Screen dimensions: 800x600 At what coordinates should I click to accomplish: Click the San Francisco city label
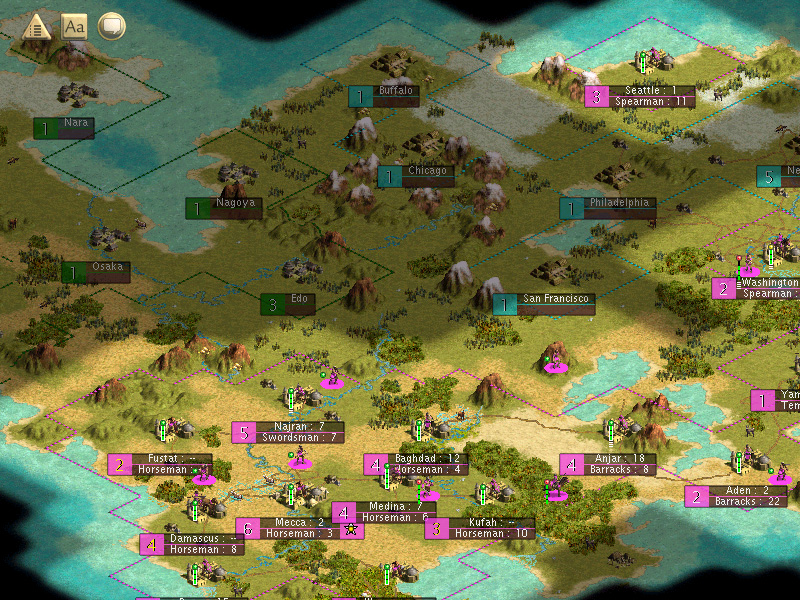(556, 299)
